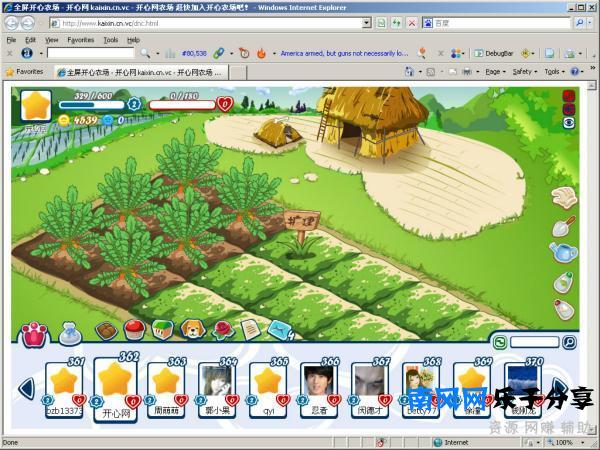Select friend 郭小果's photo avatar
The width and height of the screenshot is (600, 450).
point(217,383)
